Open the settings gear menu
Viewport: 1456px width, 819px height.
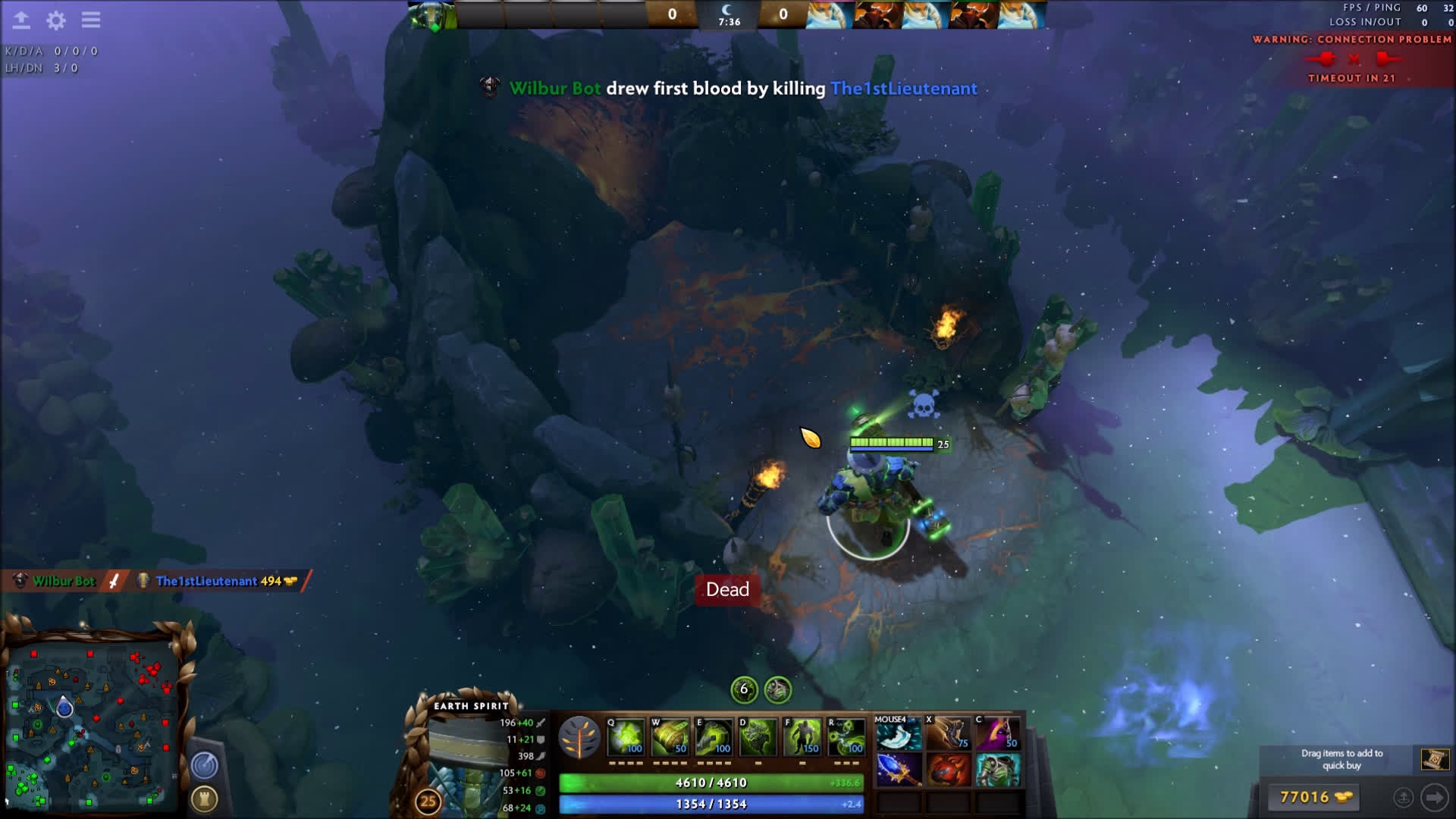point(56,20)
